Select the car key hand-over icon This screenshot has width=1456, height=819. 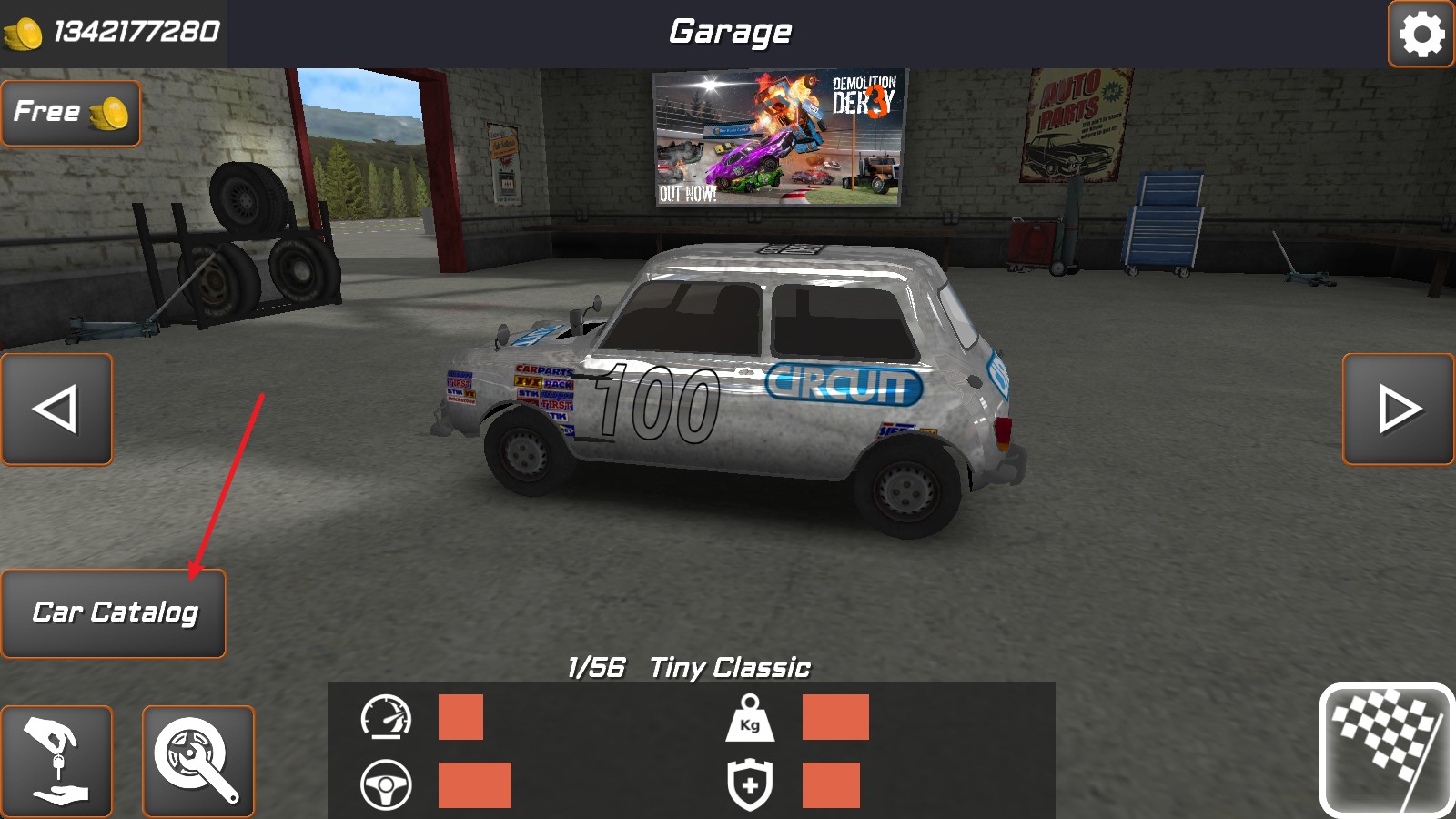pyautogui.click(x=55, y=760)
